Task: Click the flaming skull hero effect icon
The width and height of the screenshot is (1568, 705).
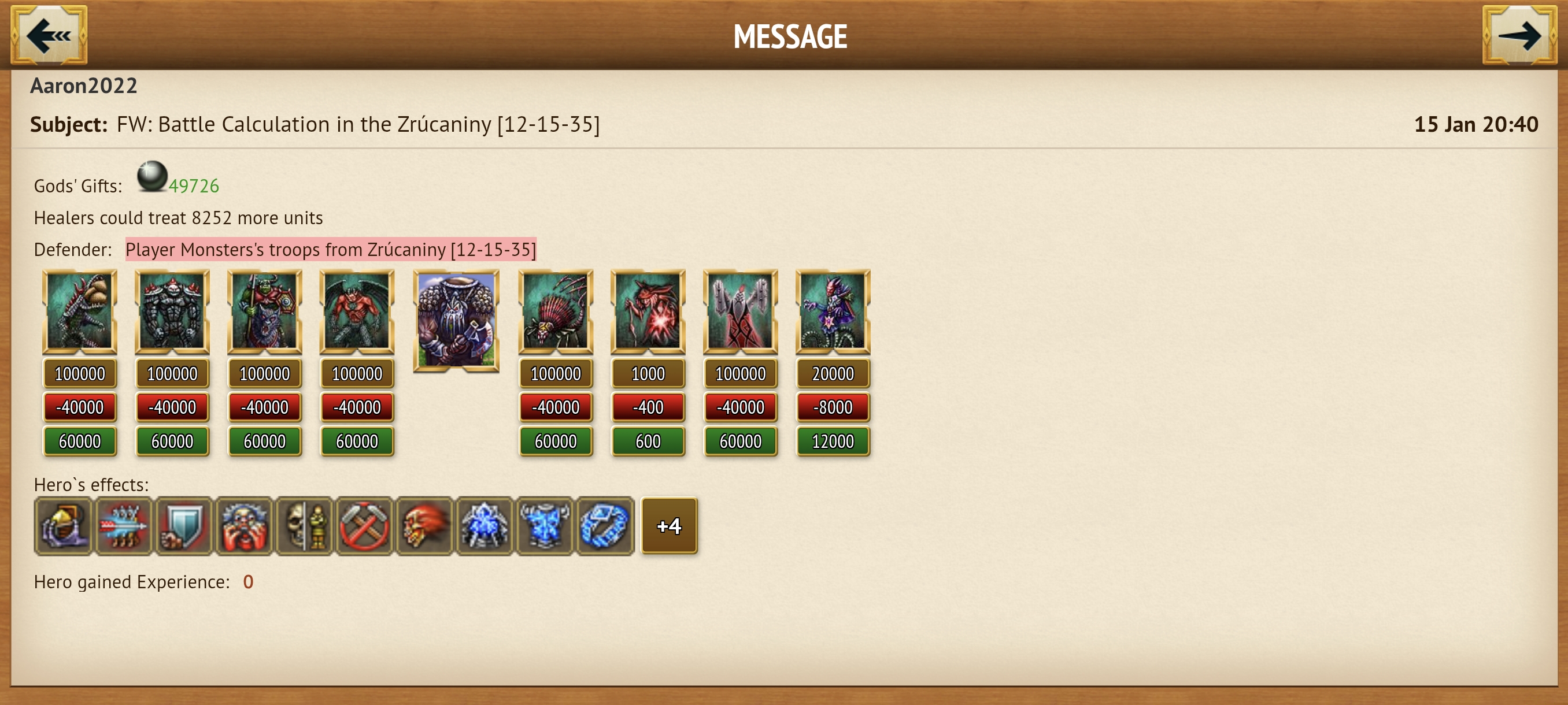Action: 425,525
